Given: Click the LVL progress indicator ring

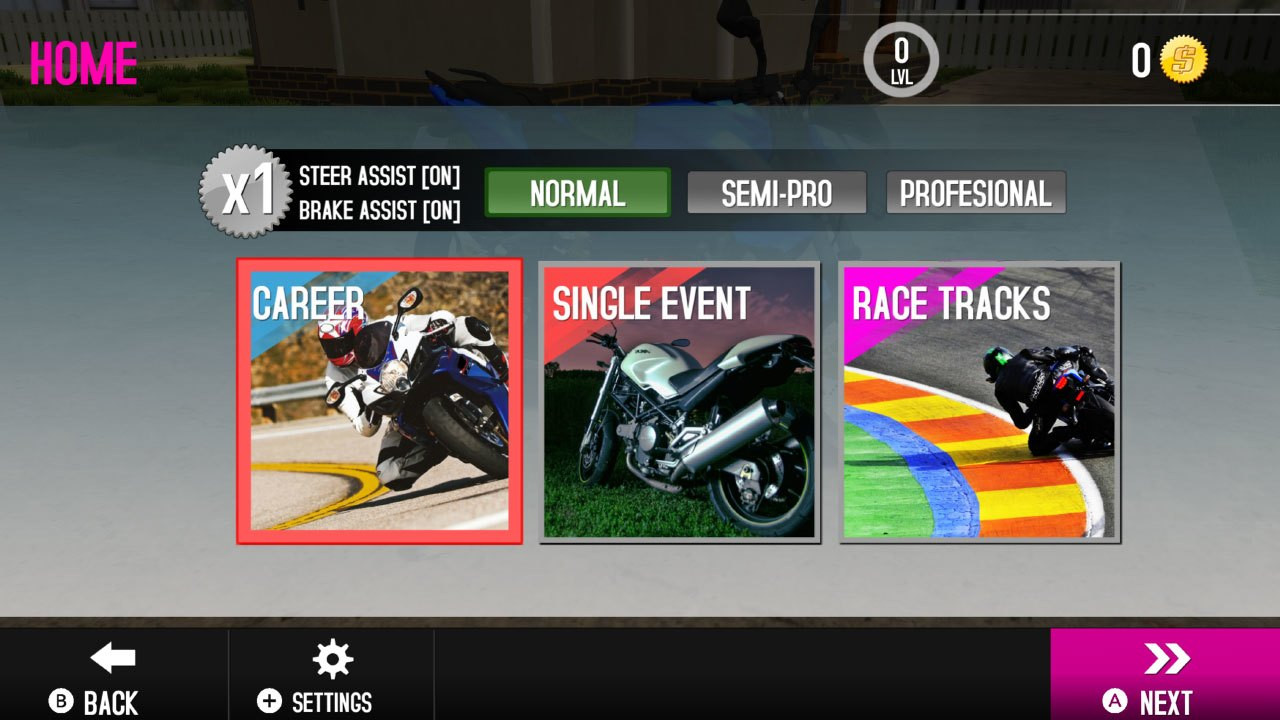Looking at the screenshot, I should tap(901, 60).
